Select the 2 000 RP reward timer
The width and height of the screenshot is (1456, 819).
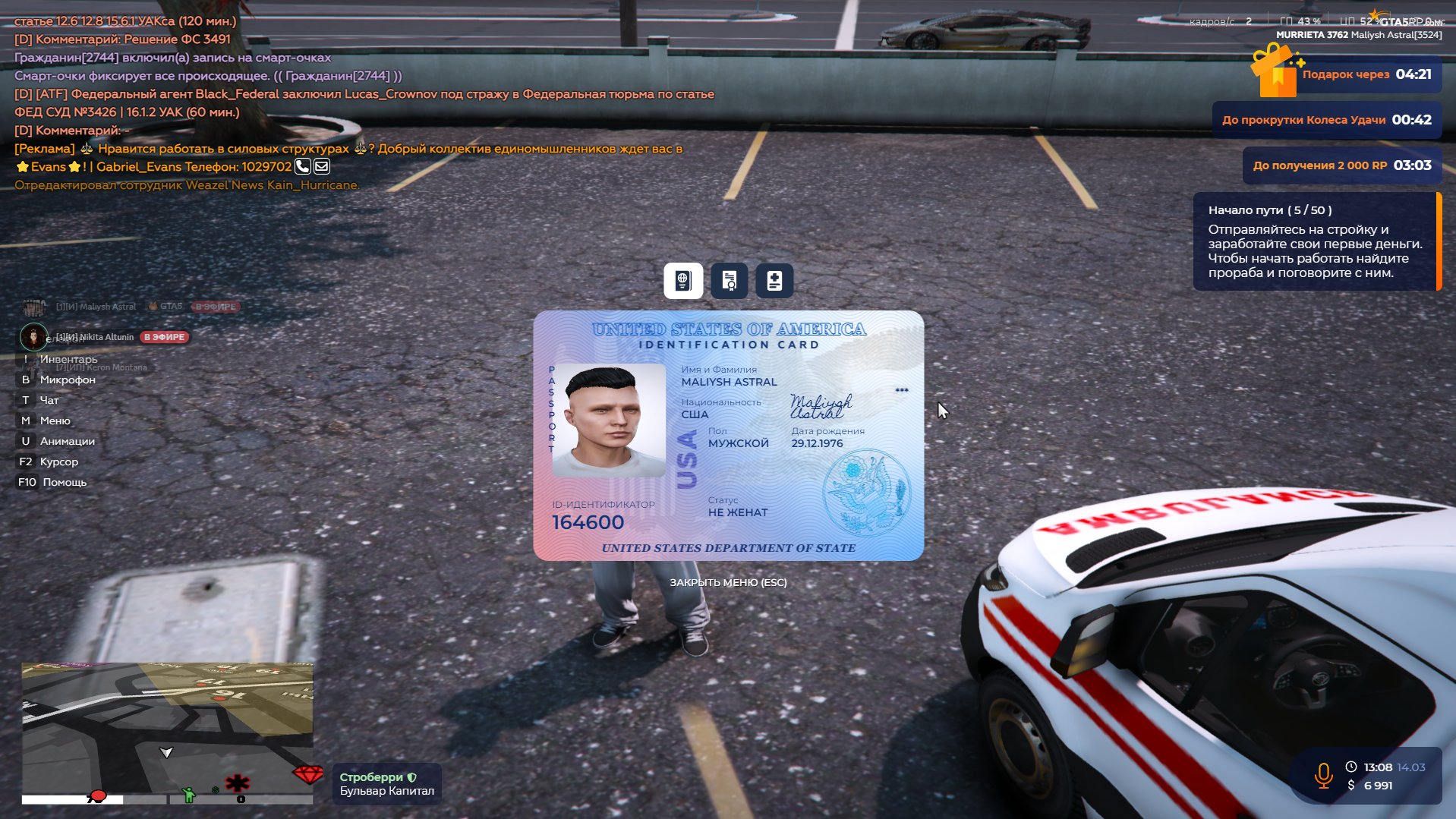click(1341, 165)
